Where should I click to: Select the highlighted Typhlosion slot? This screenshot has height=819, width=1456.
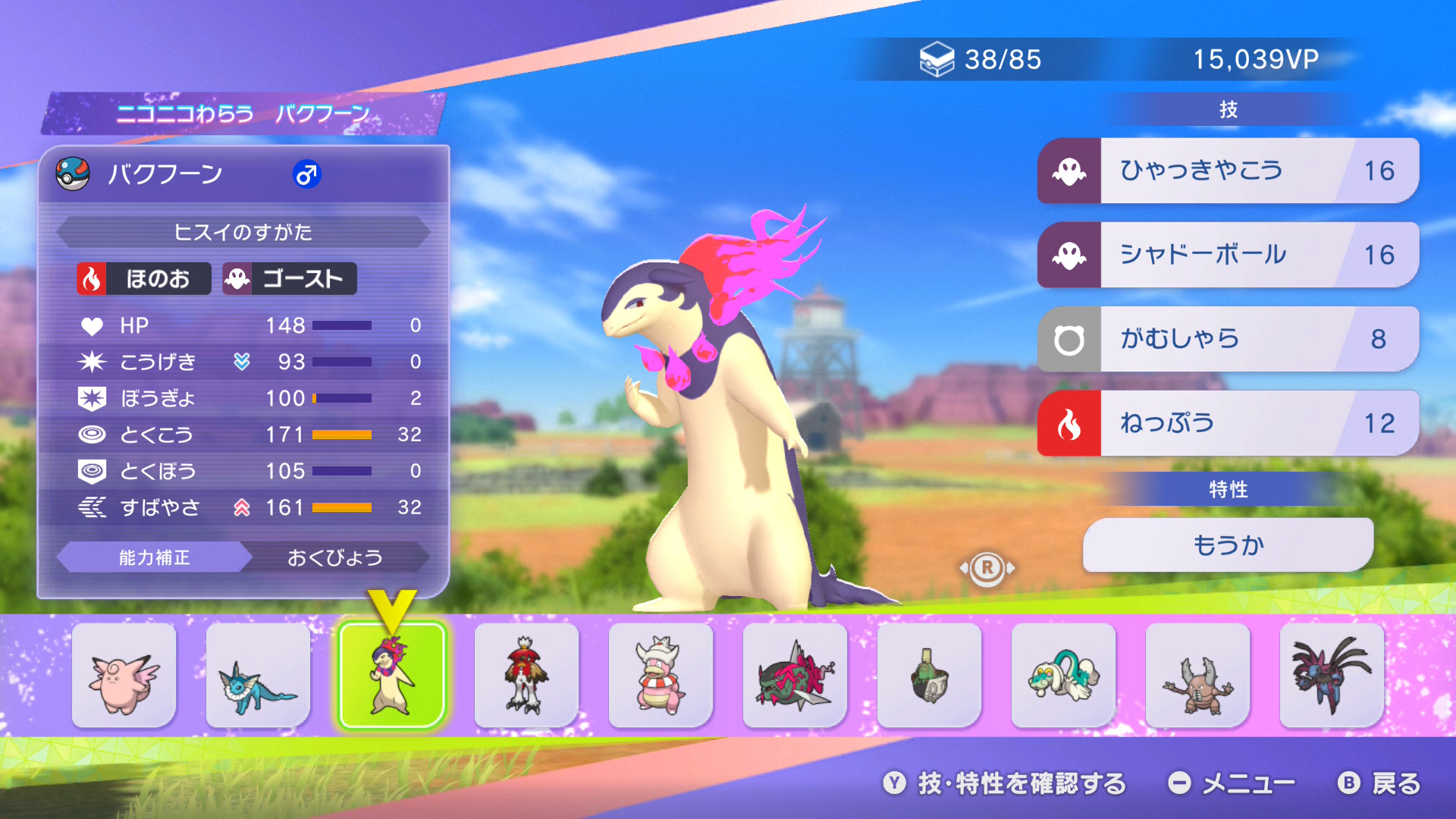pyautogui.click(x=392, y=675)
